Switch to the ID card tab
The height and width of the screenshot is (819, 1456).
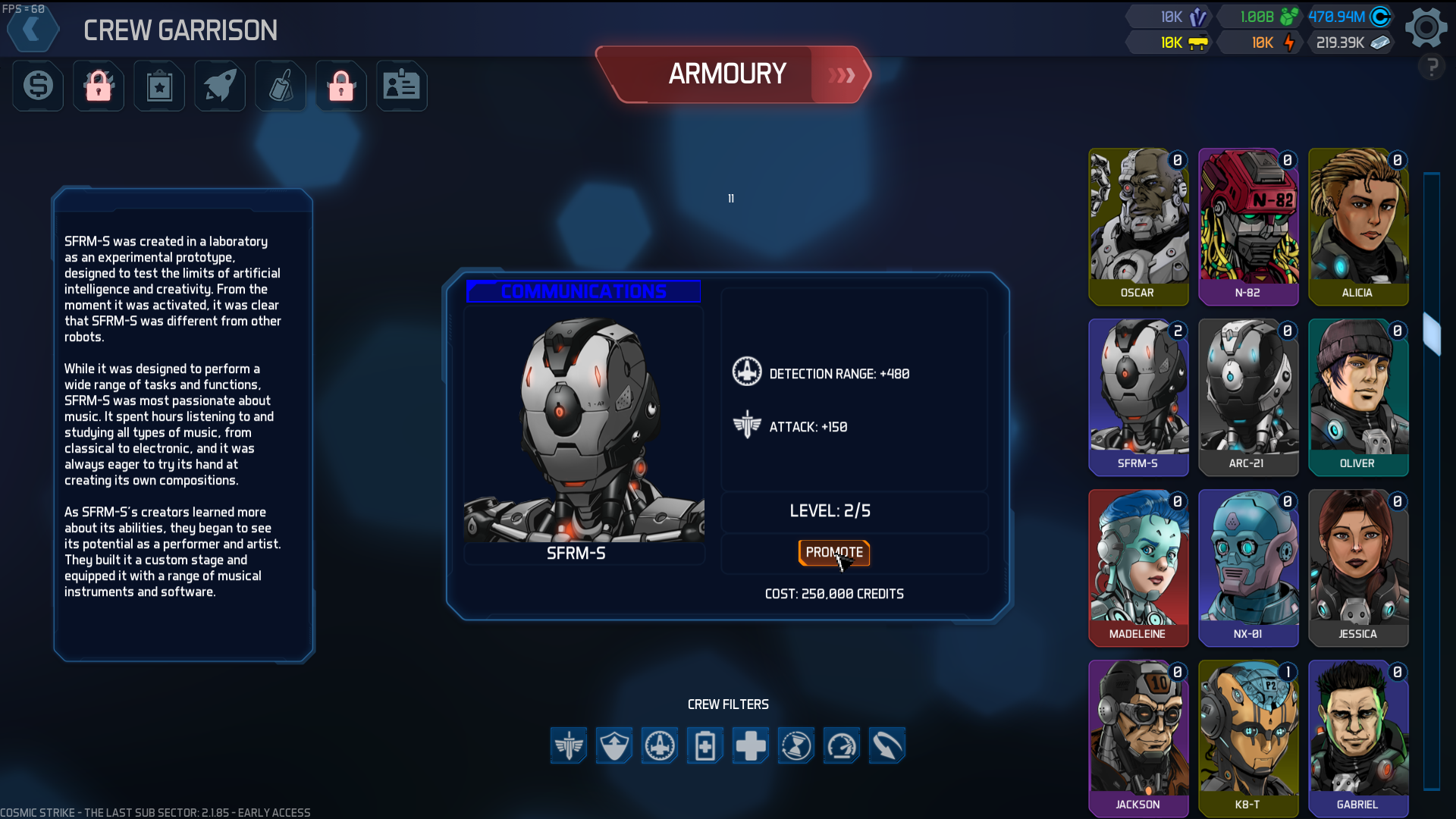tap(402, 86)
